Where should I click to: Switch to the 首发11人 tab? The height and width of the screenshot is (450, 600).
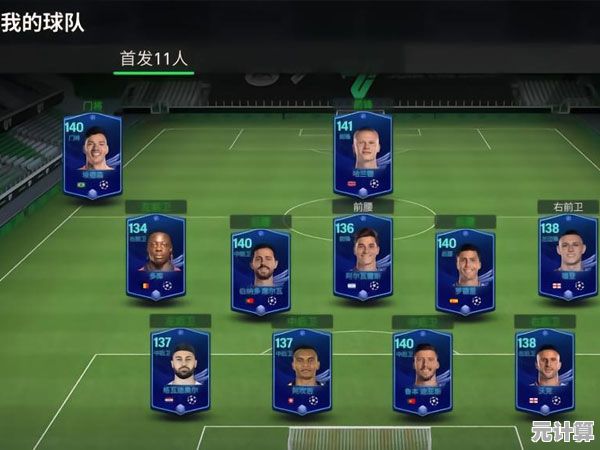tap(153, 58)
